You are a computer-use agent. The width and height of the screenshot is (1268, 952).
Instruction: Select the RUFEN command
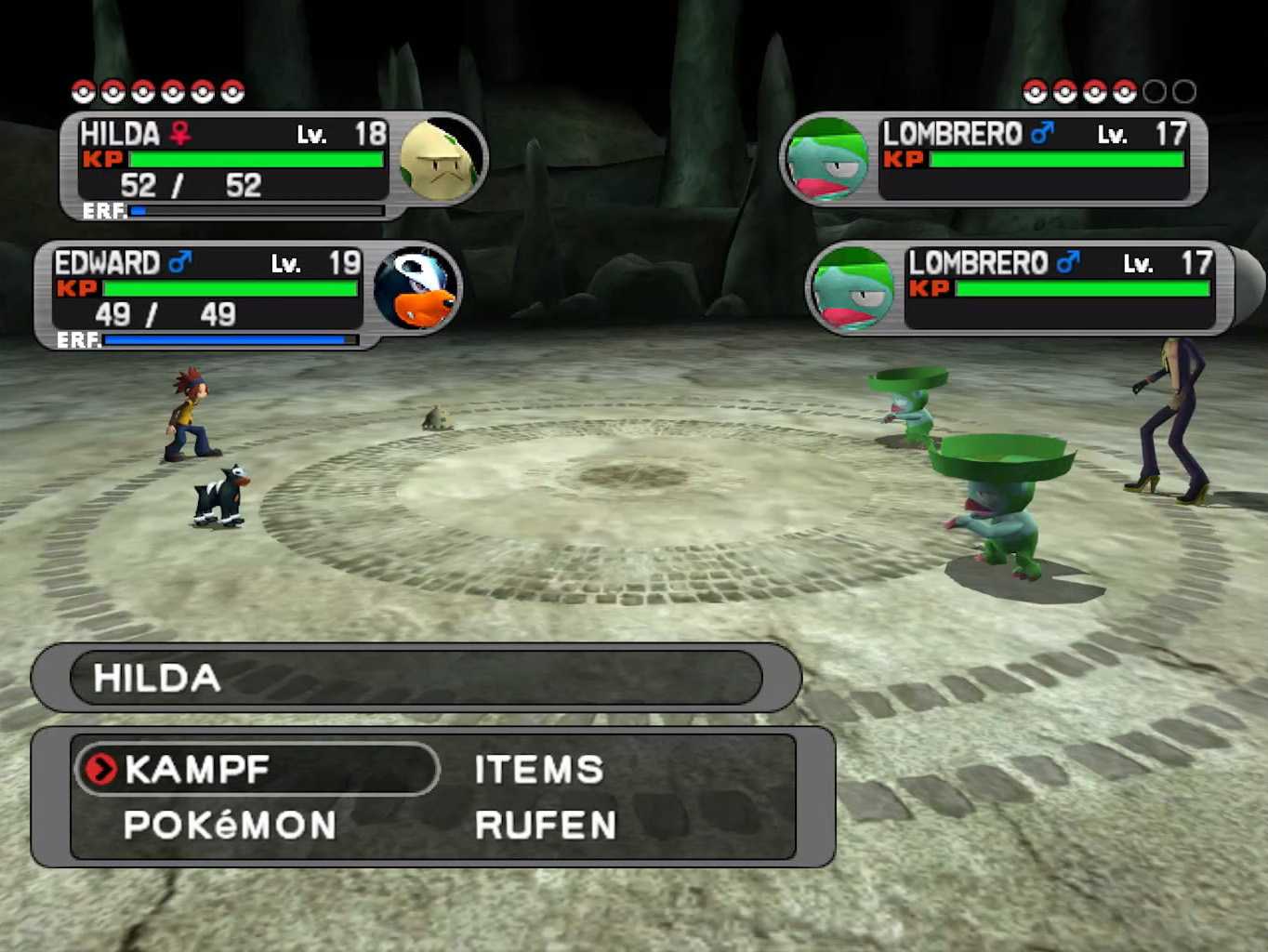546,826
